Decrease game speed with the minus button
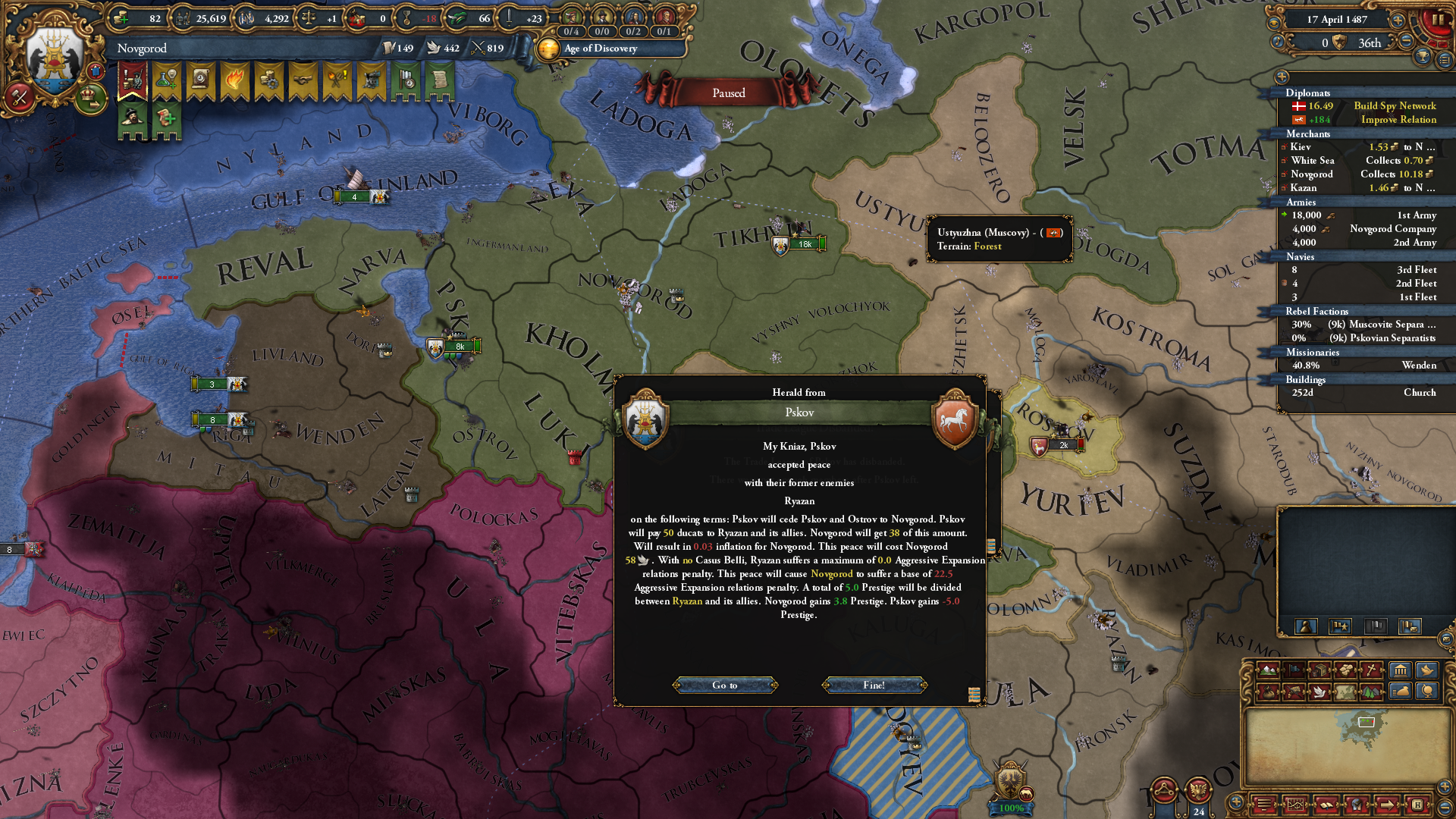This screenshot has width=1456, height=819. pos(1405,42)
